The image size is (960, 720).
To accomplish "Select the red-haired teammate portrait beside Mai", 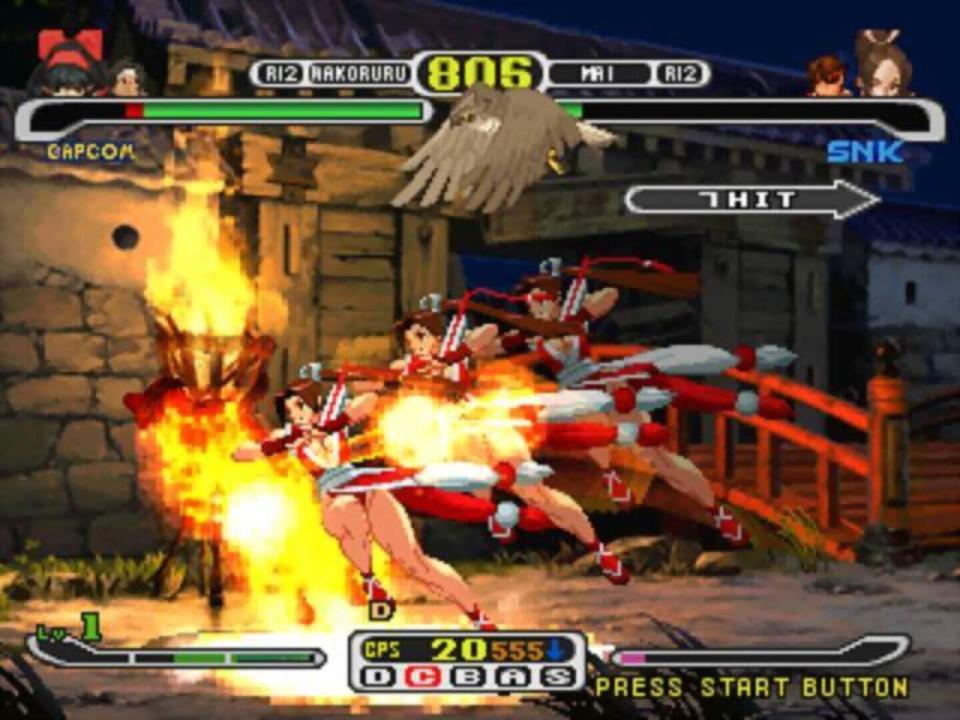I will 828,76.
